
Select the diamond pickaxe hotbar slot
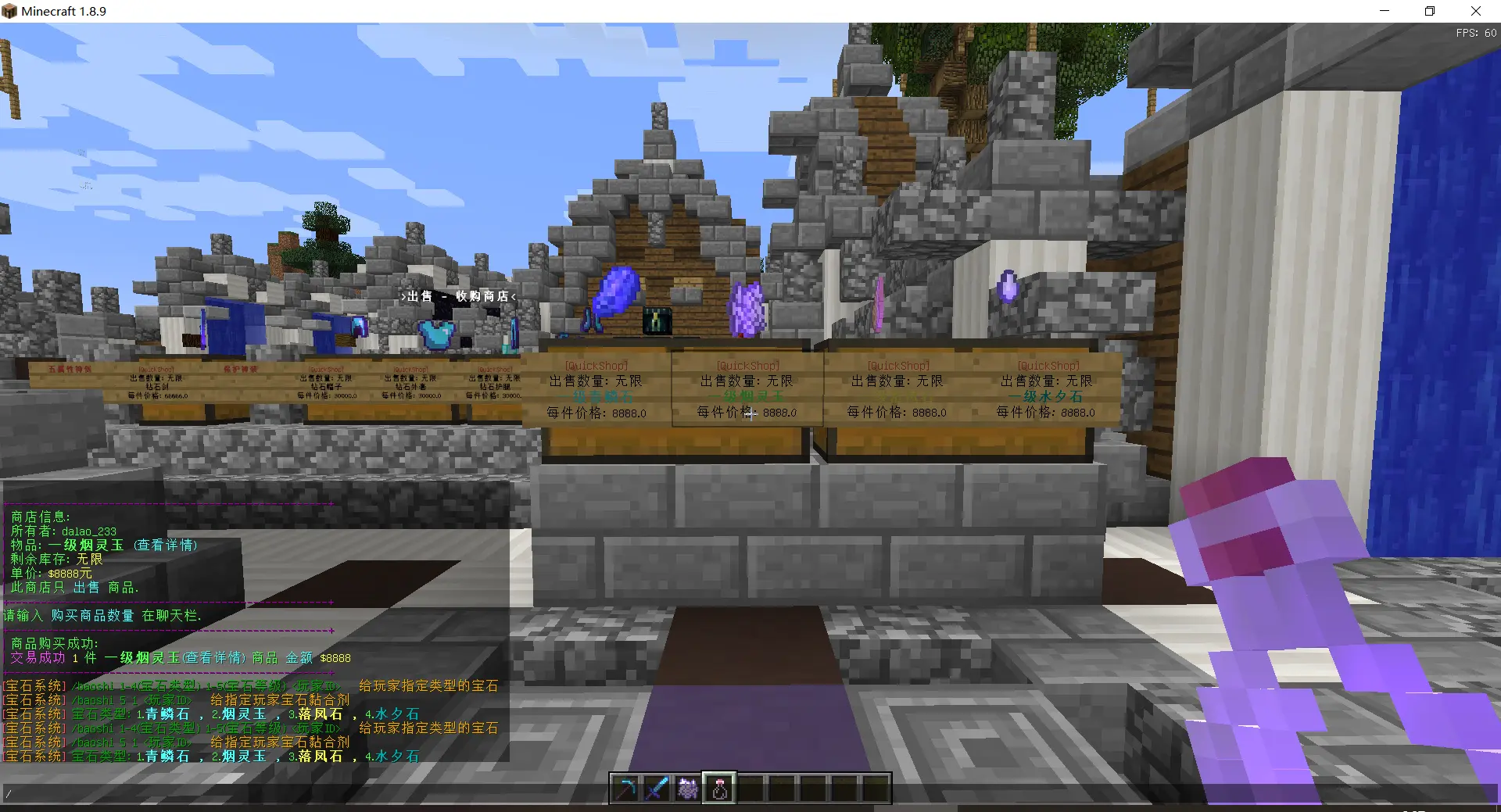(x=625, y=789)
